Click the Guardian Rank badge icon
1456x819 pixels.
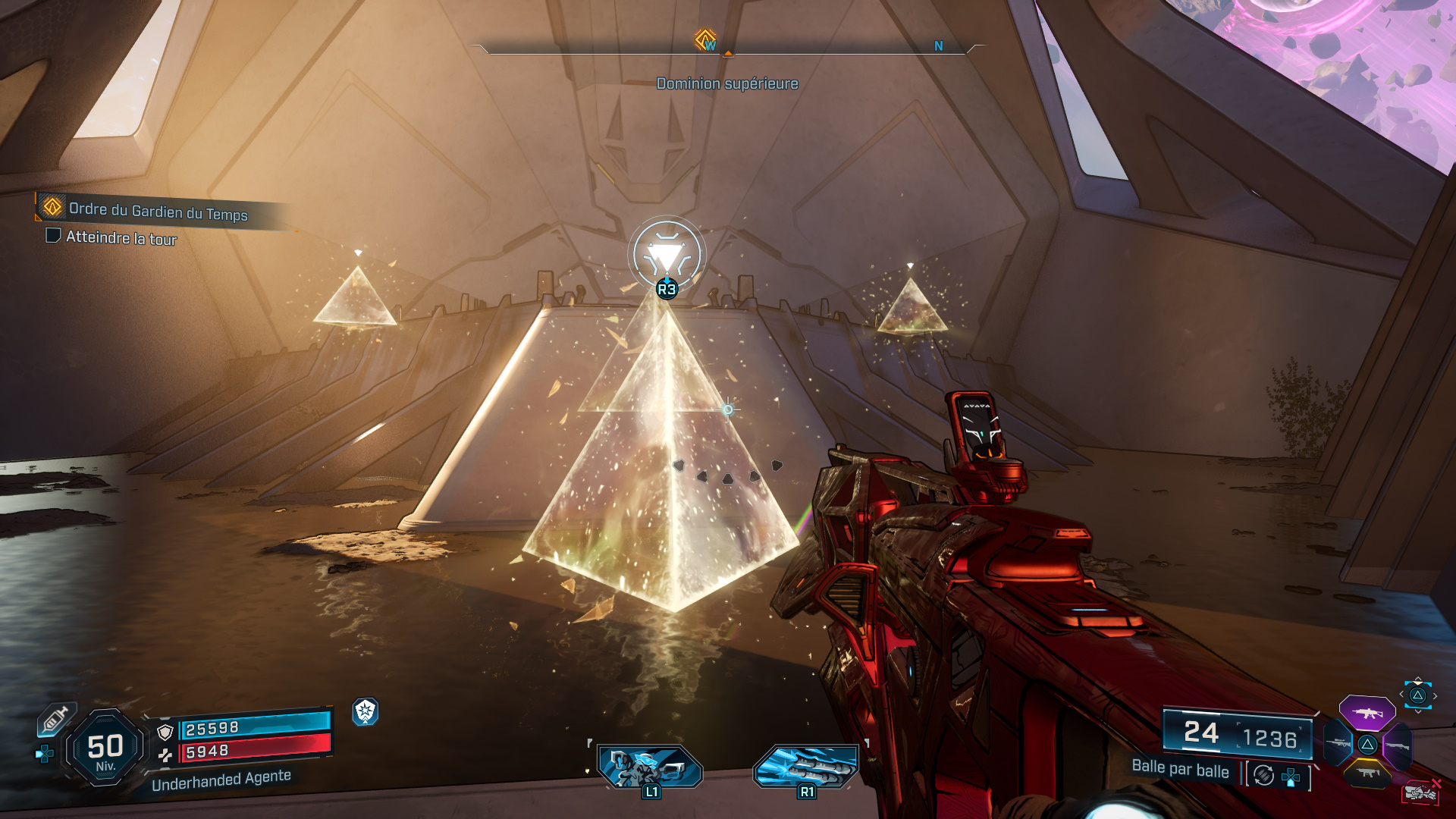366,711
